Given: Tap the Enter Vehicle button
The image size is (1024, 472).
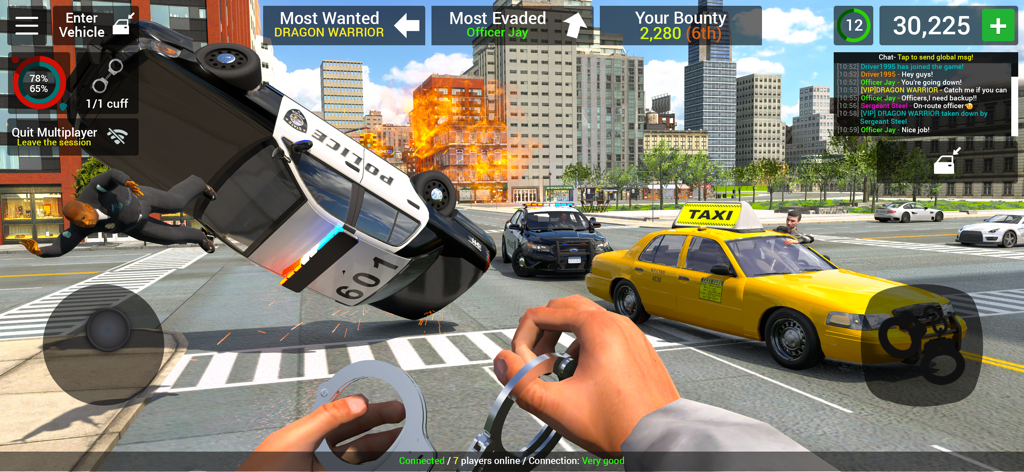Looking at the screenshot, I should coord(95,25).
